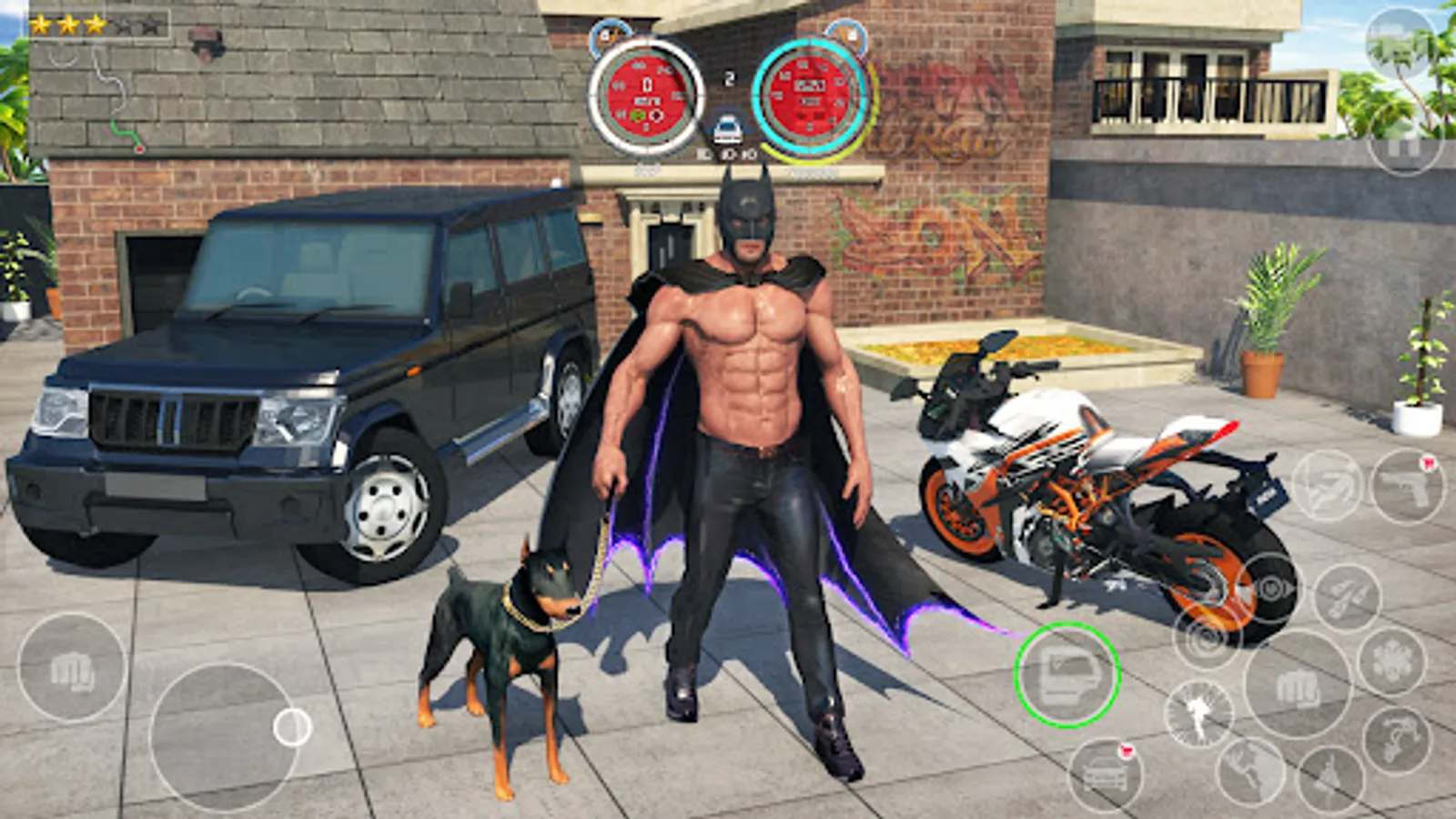Tap the Batarang power icon
This screenshot has width=1456, height=819.
[x=1324, y=484]
